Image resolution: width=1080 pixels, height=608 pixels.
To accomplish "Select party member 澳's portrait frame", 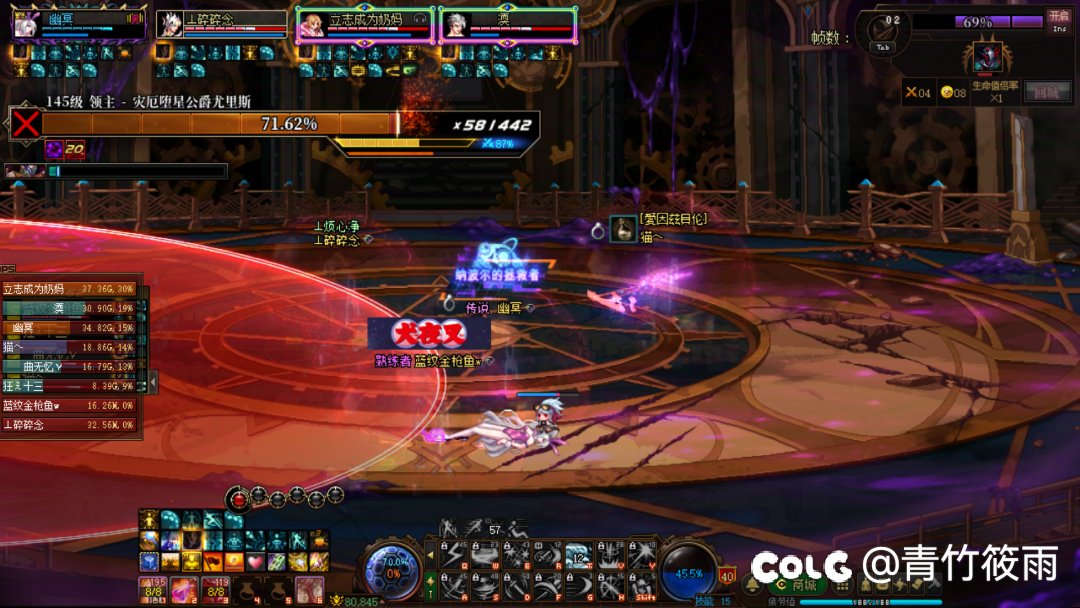I will [x=508, y=25].
